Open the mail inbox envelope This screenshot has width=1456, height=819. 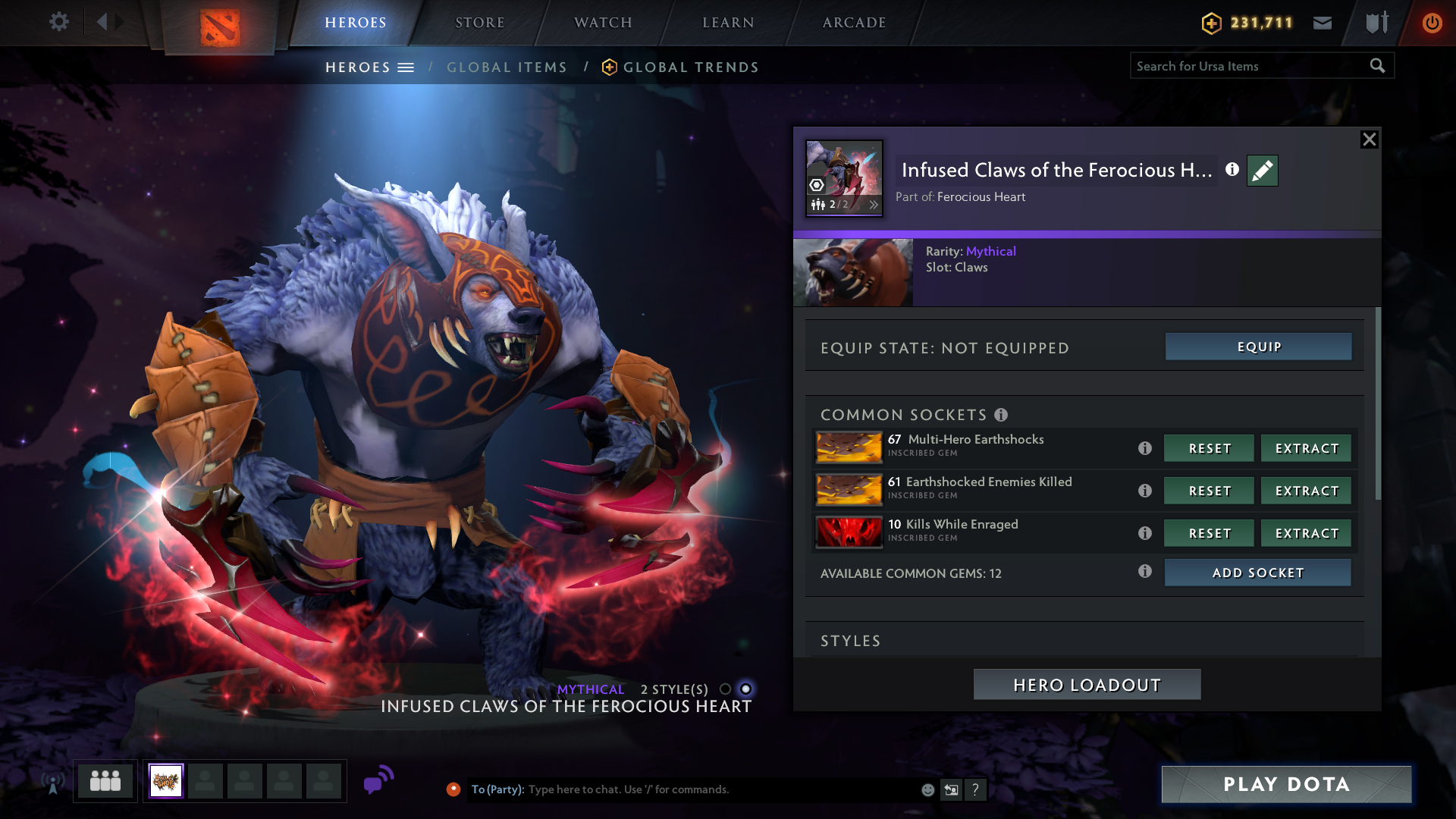(1322, 23)
